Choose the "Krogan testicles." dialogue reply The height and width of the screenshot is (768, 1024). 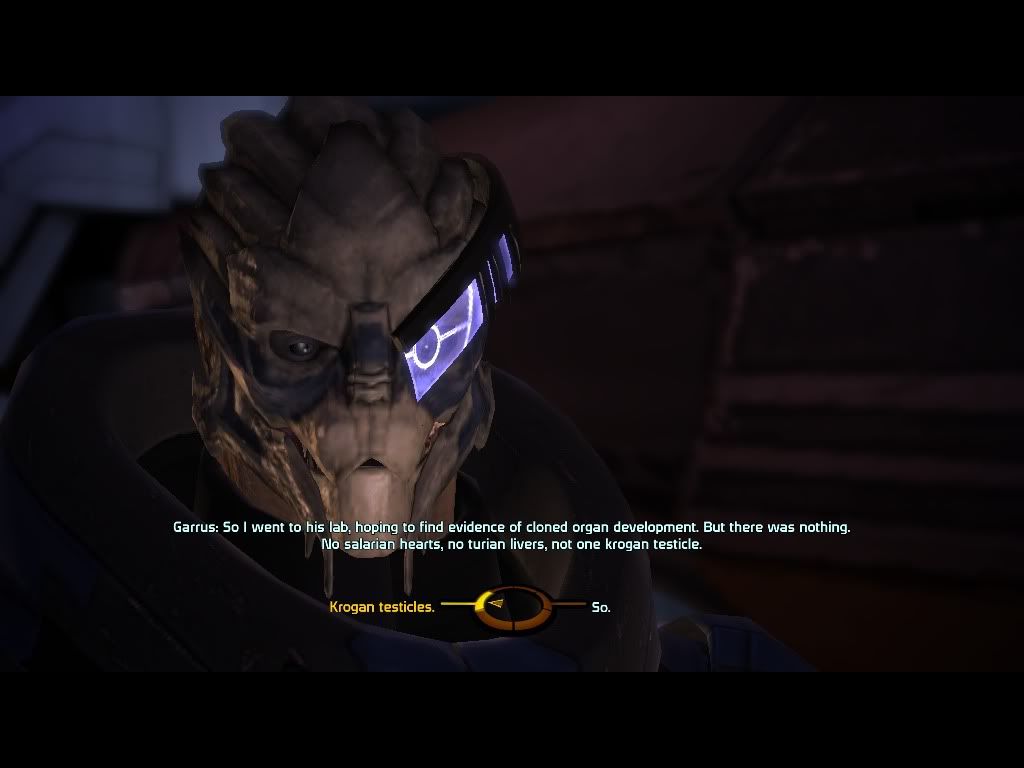381,606
